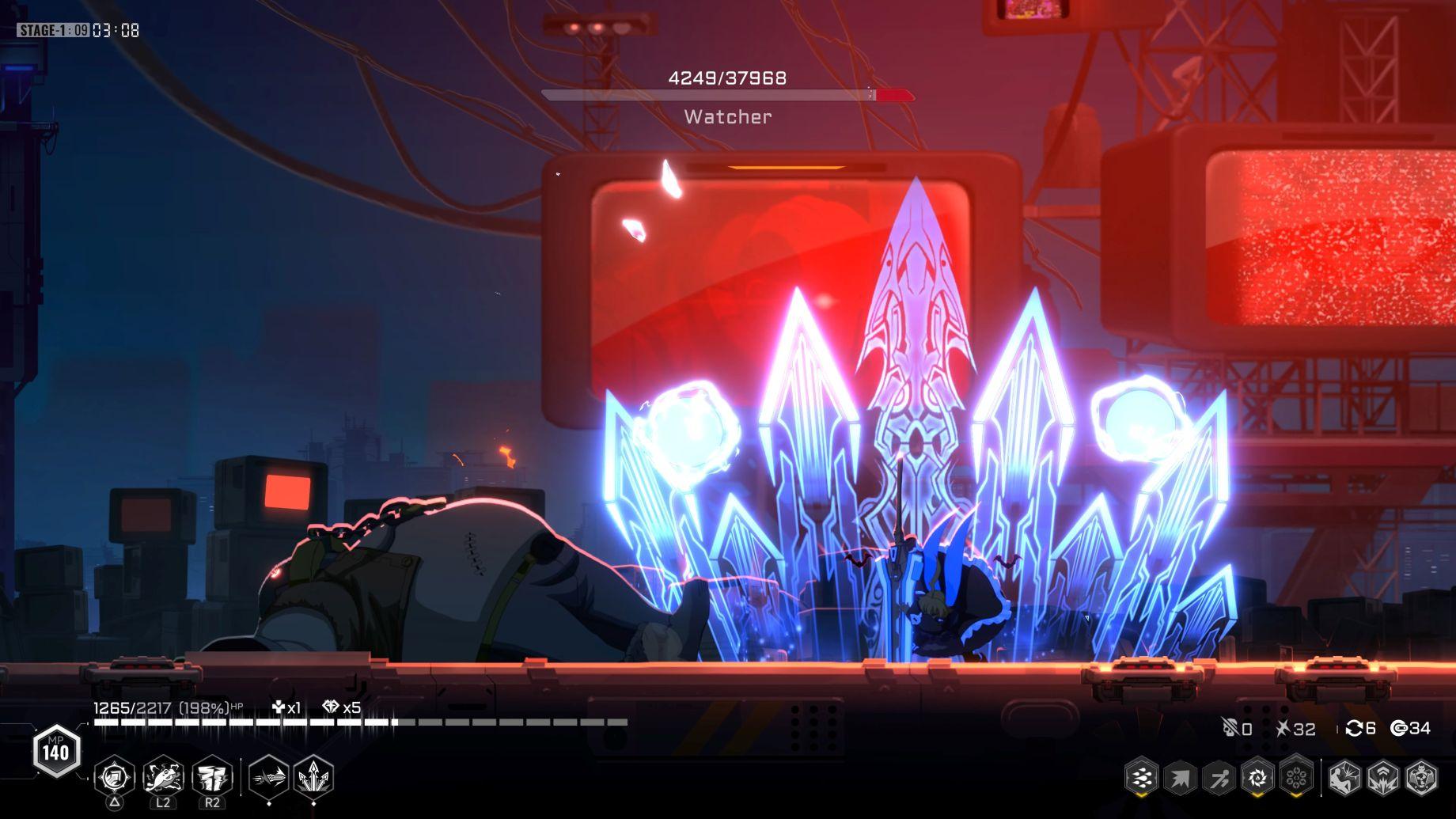
Task: View the kneeling figure relic icon
Action: [1344, 779]
